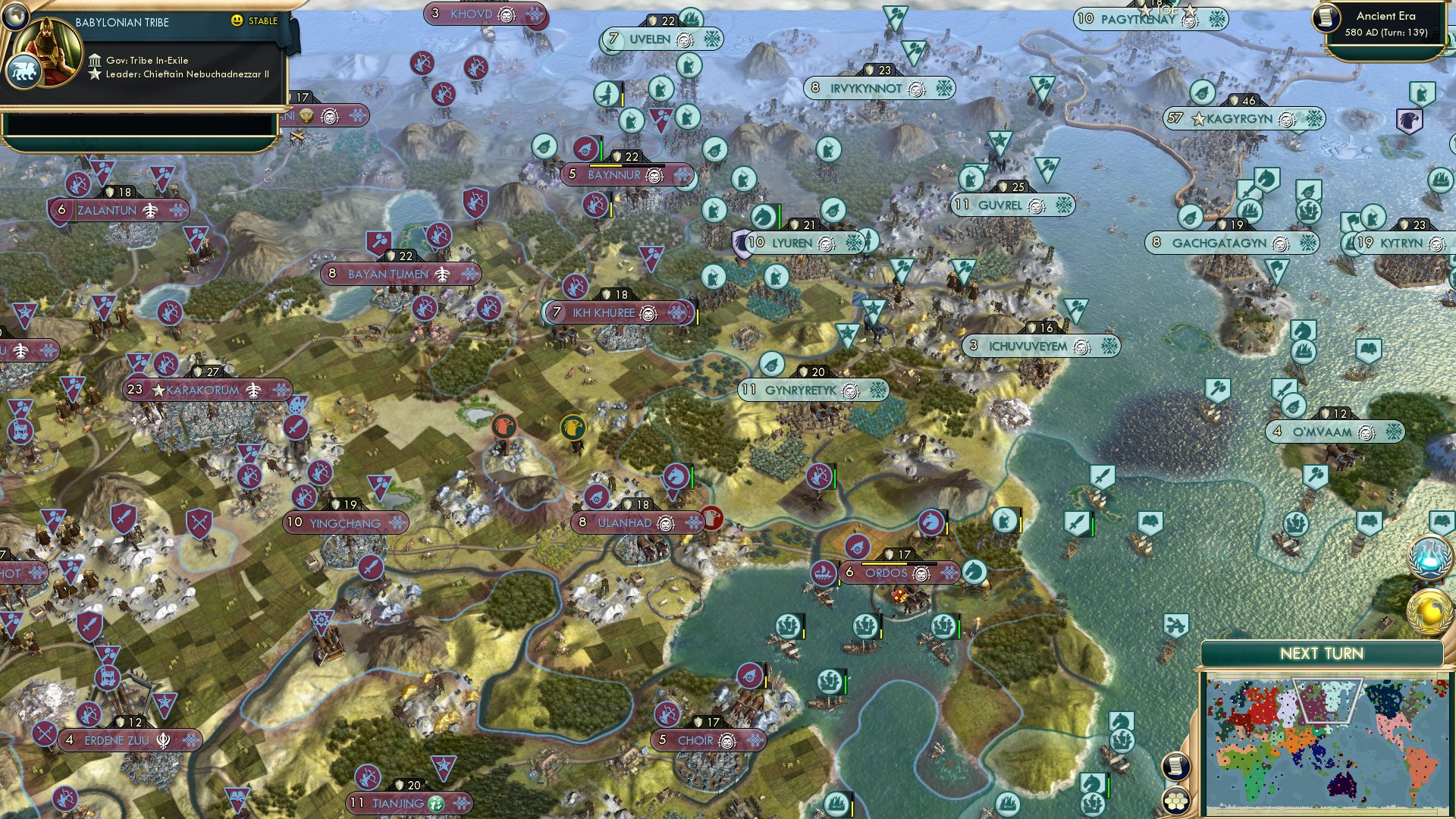
Task: Click the government building icon beside Tribe In-Exile
Action: click(x=96, y=61)
